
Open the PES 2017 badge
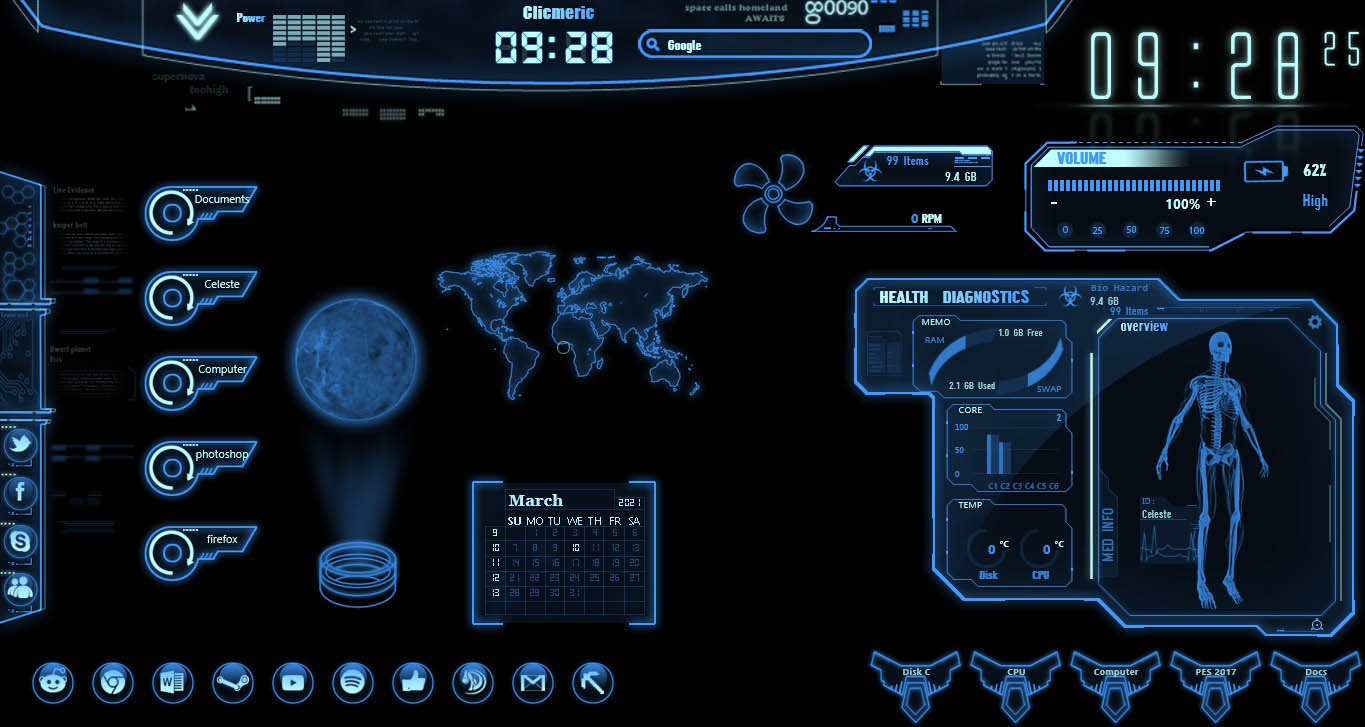pos(1216,681)
